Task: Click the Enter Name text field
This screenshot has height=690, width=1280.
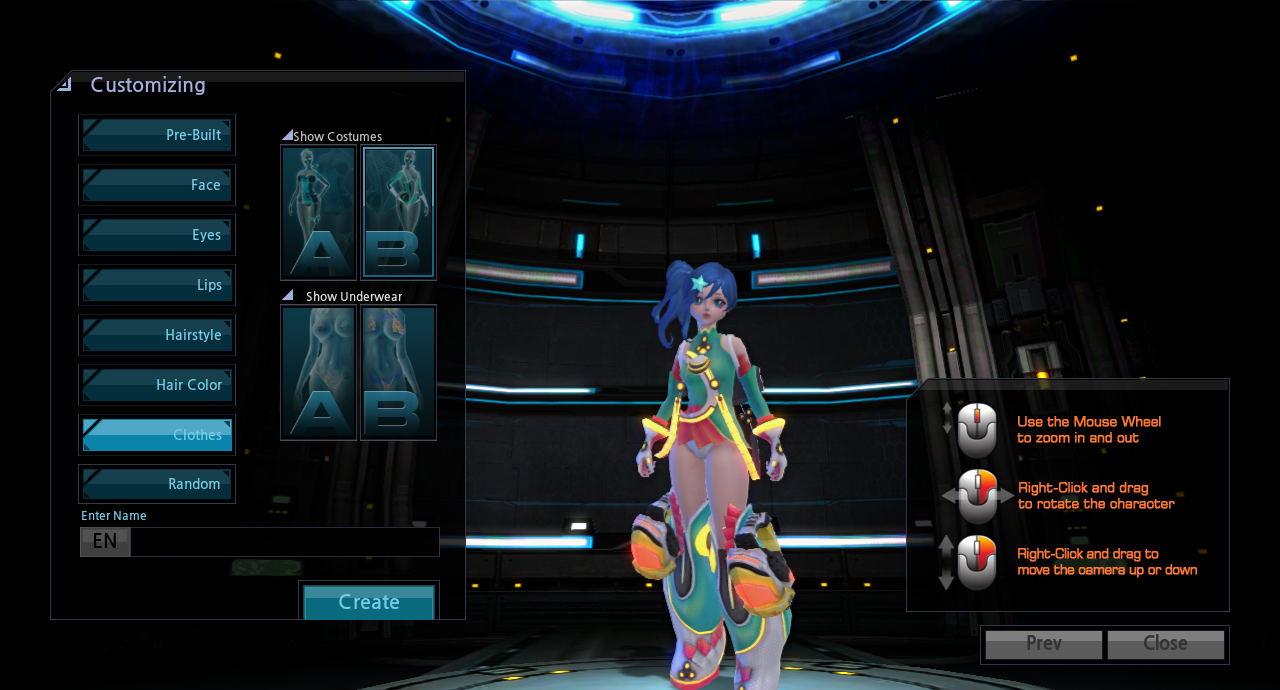Action: pyautogui.click(x=284, y=542)
